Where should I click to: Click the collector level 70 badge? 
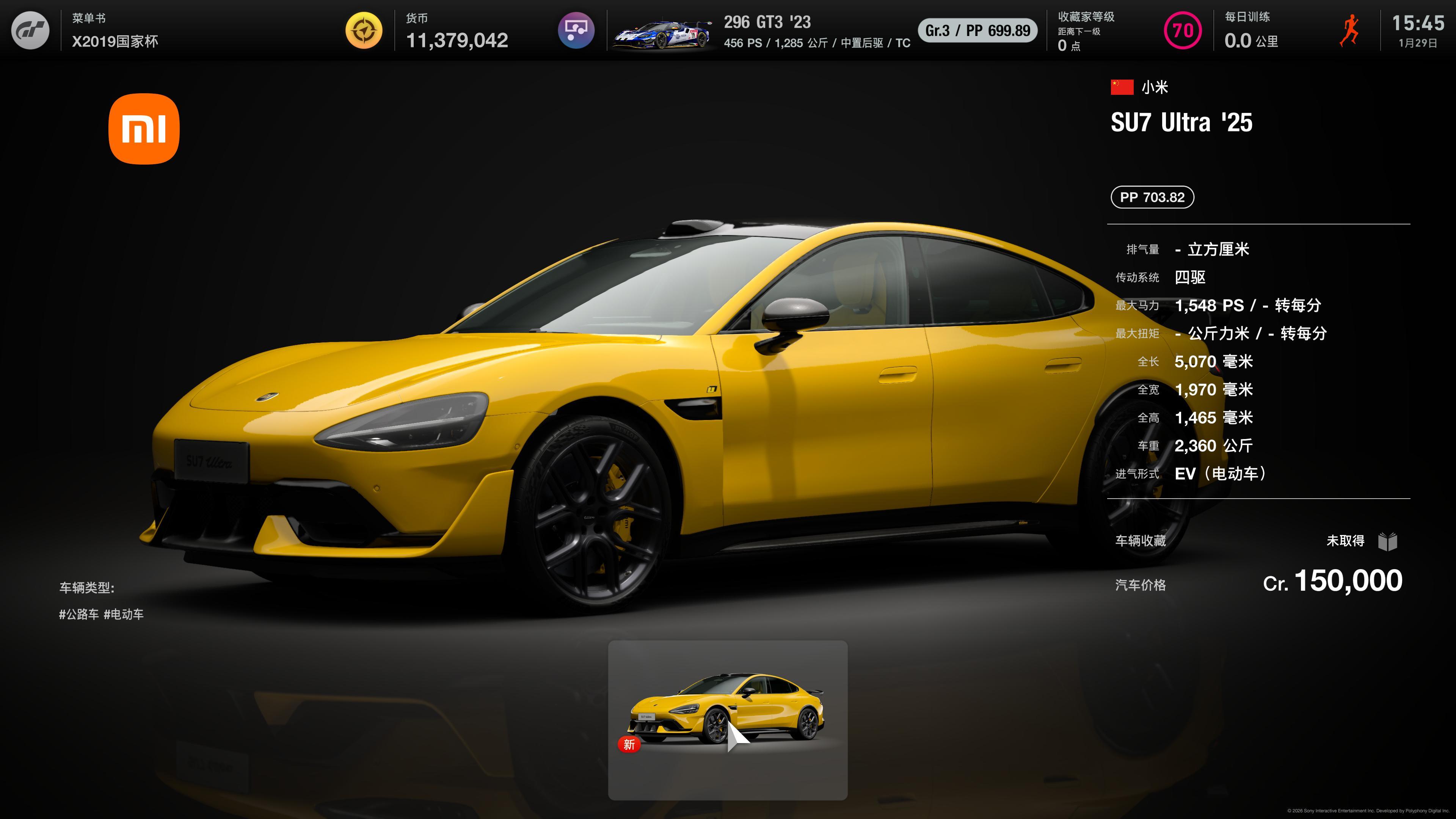[1183, 30]
